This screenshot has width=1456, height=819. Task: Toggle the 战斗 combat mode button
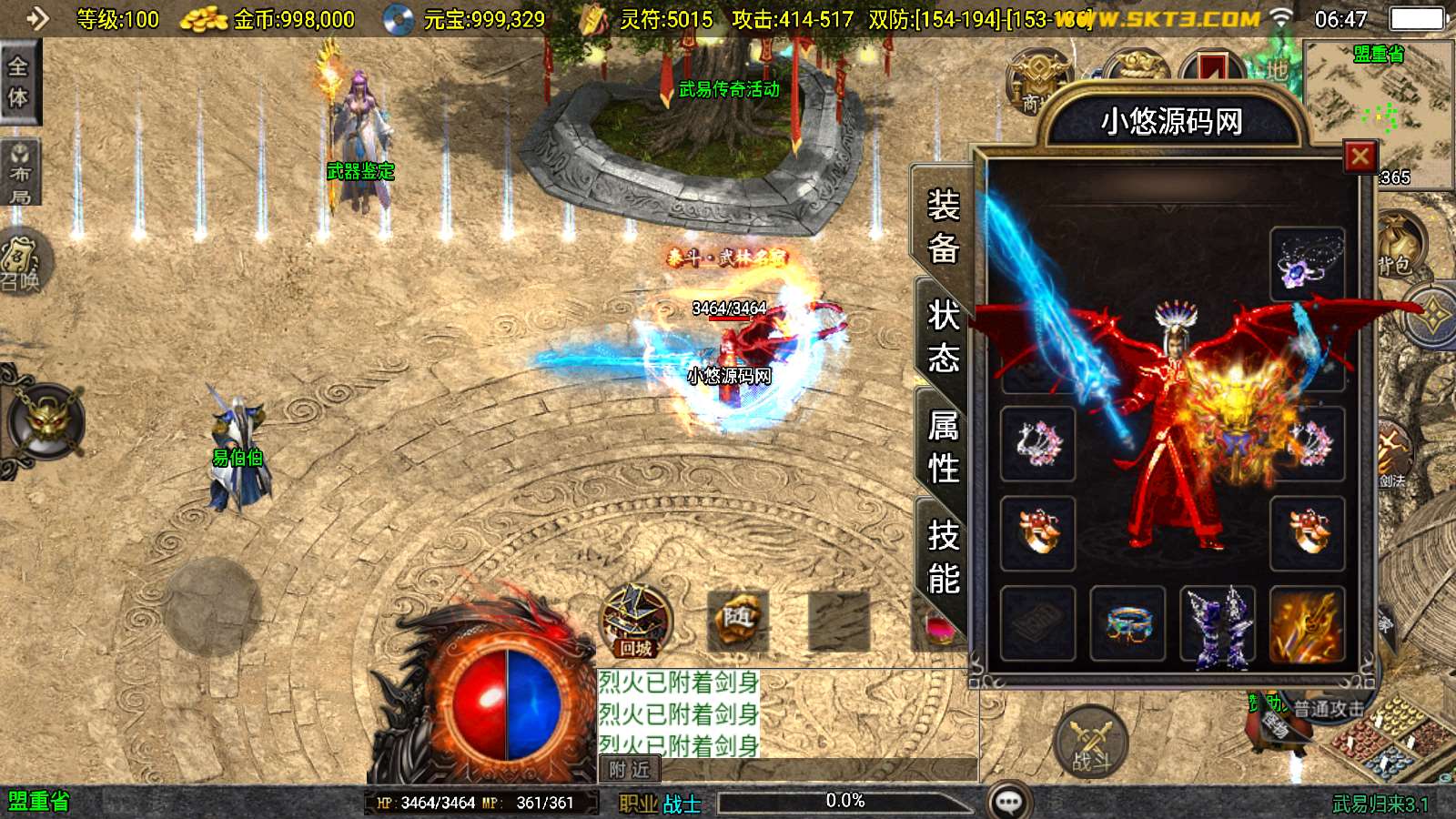pyautogui.click(x=1090, y=742)
